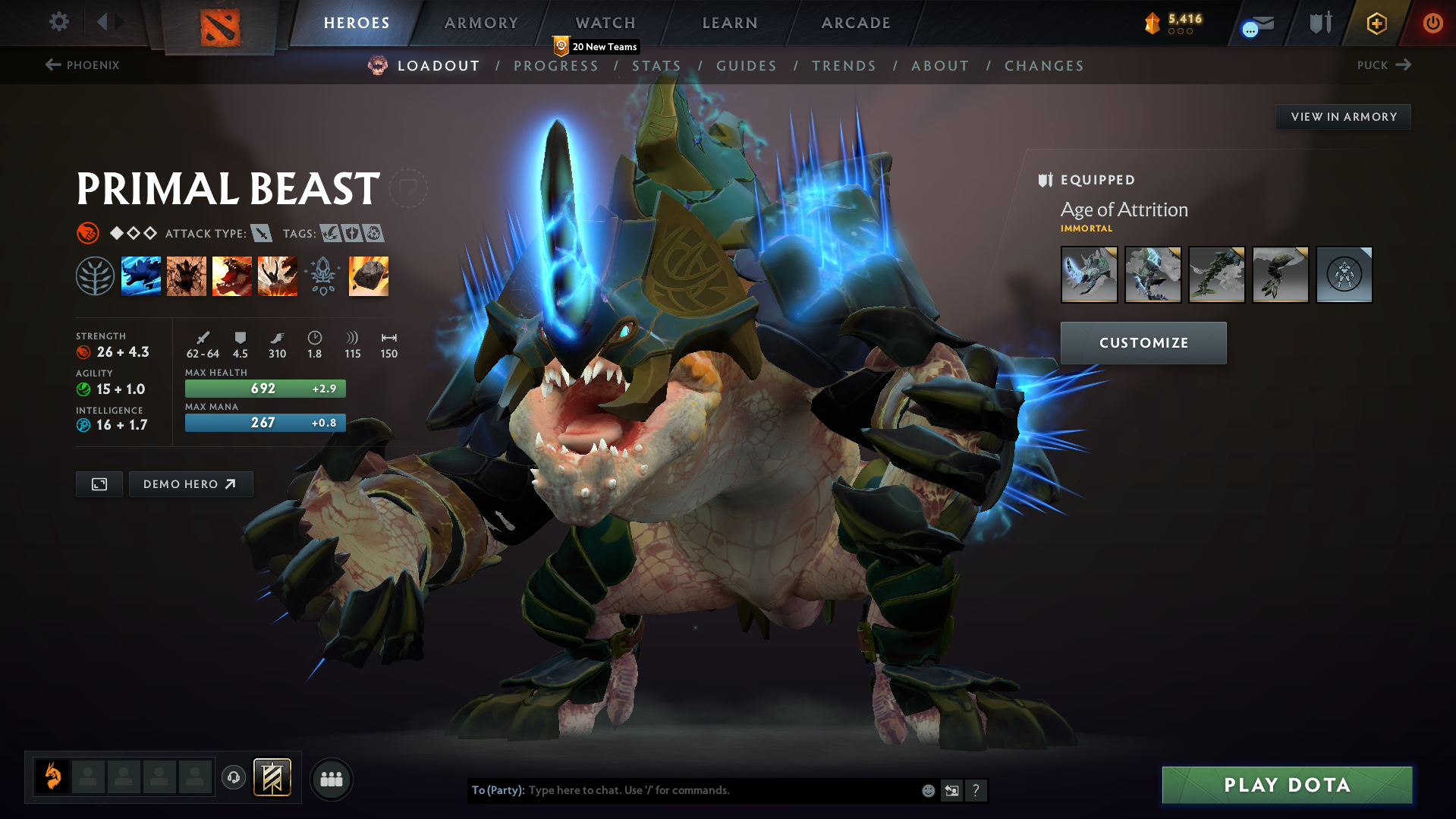
Task: Click the empty equipped slot toggle
Action: [x=1344, y=274]
